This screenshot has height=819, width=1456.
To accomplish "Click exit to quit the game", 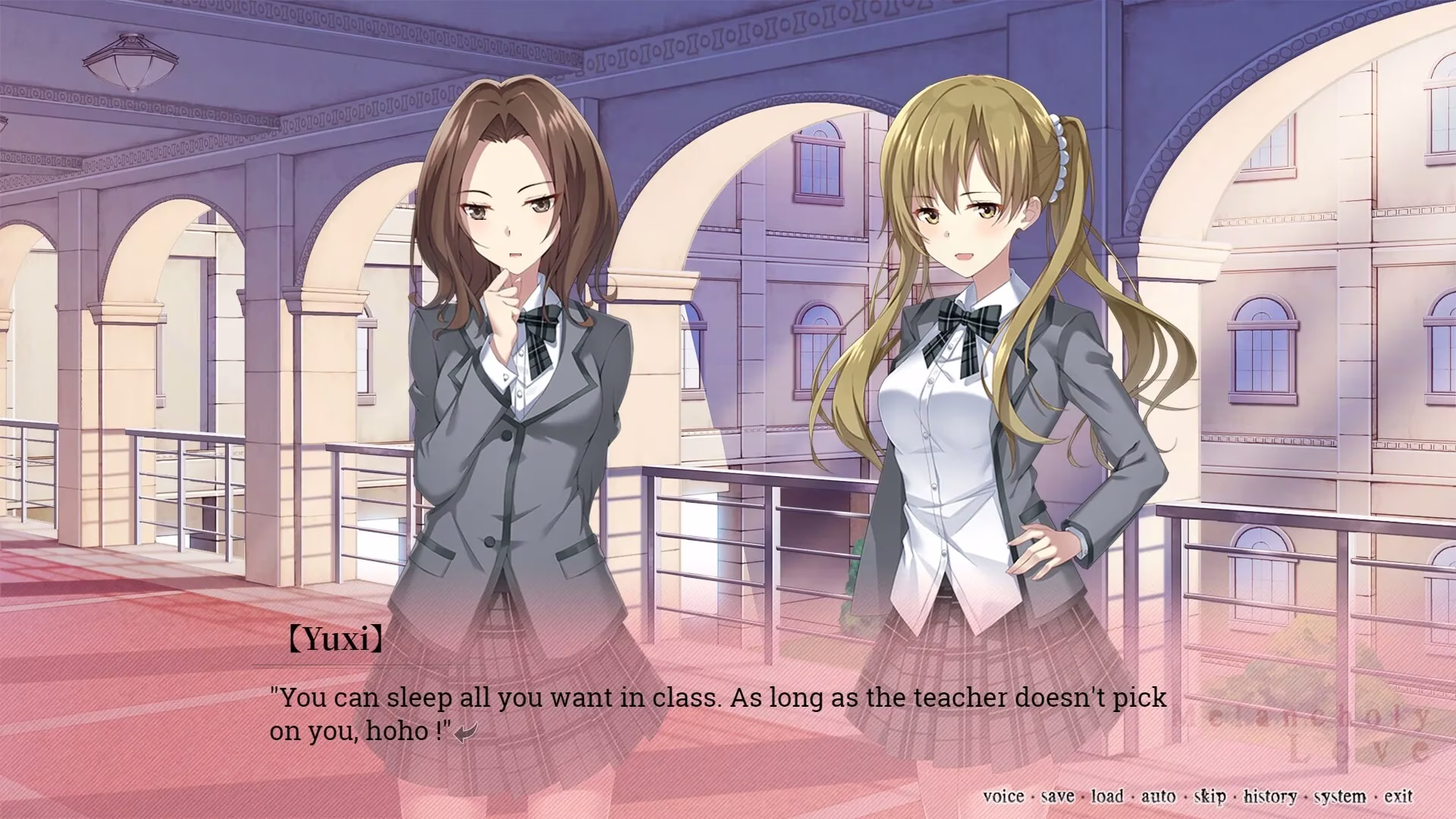I will 1398,796.
